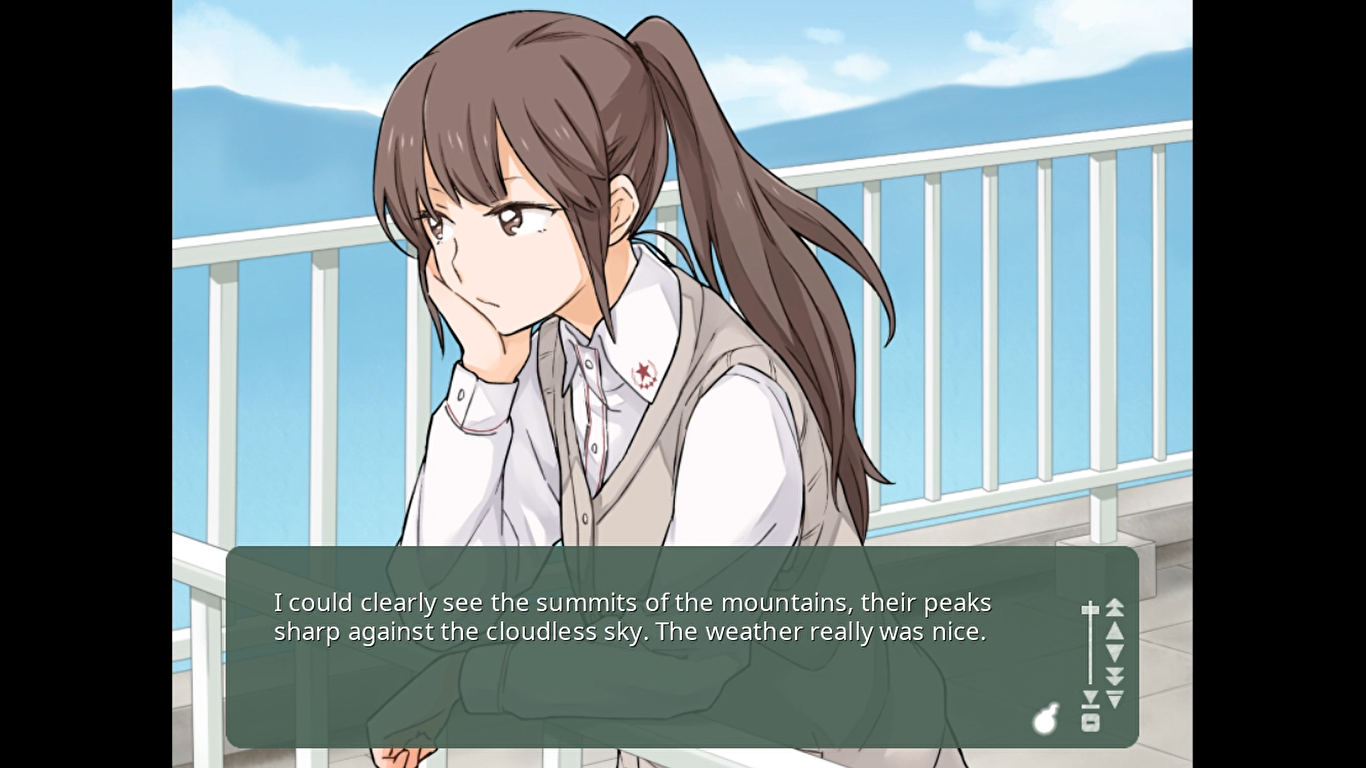The width and height of the screenshot is (1366, 768).
Task: Advance the dialogue by clicking the narration text
Action: (x=632, y=618)
